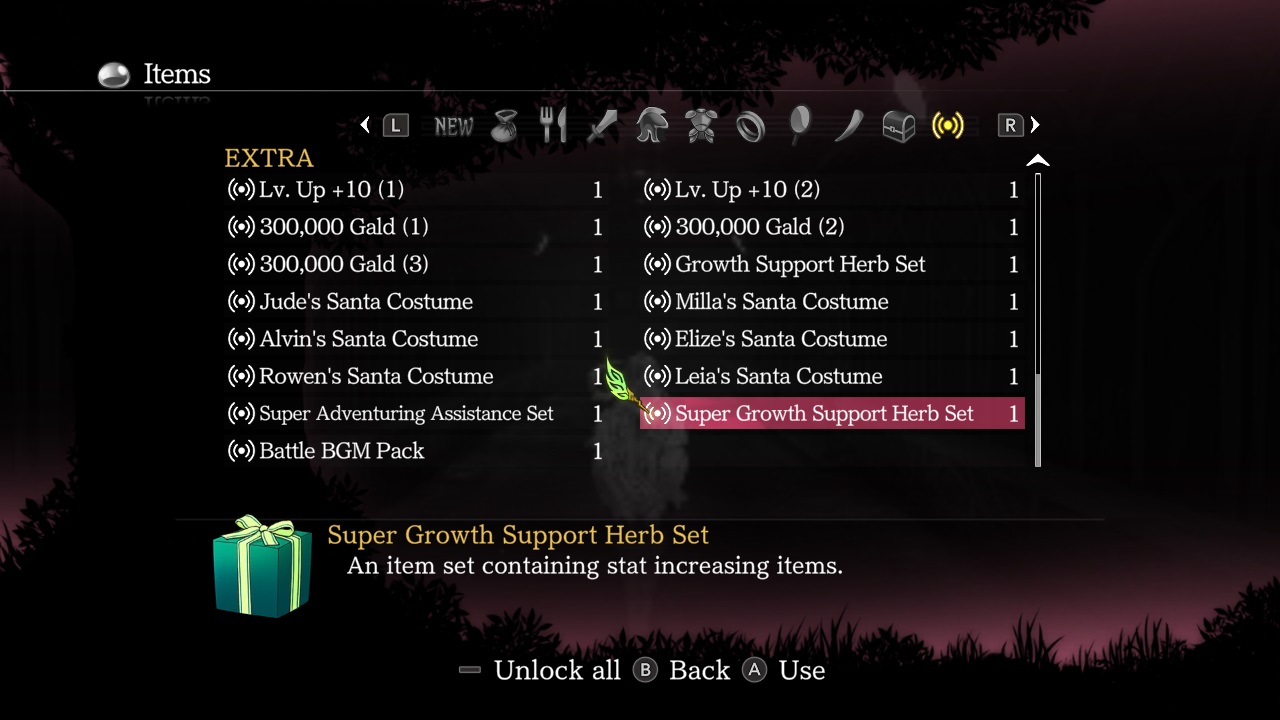Image resolution: width=1280 pixels, height=720 pixels.
Task: Open the mirror key-item category icon
Action: [x=798, y=125]
